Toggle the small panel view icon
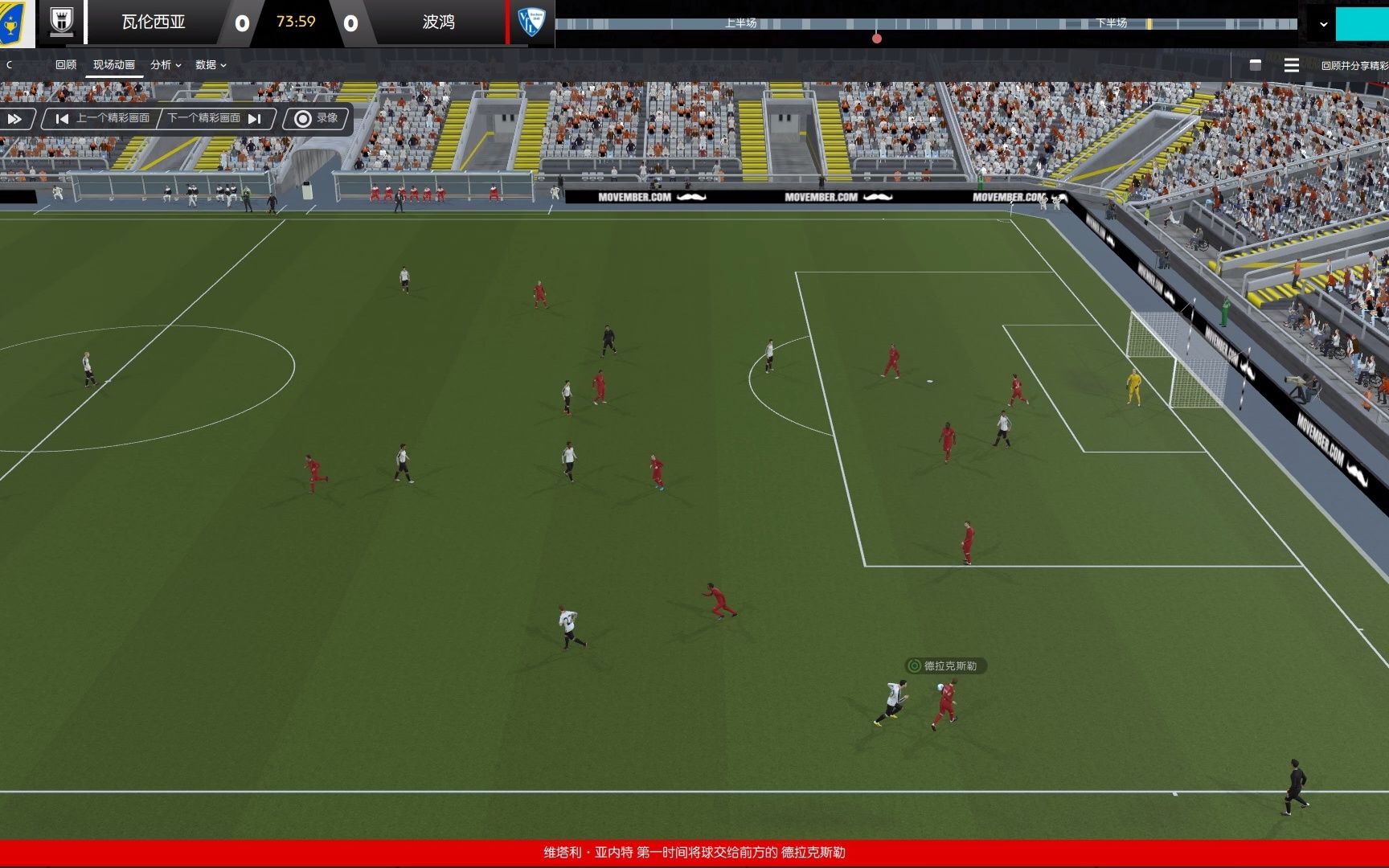1389x868 pixels. 1256,65
